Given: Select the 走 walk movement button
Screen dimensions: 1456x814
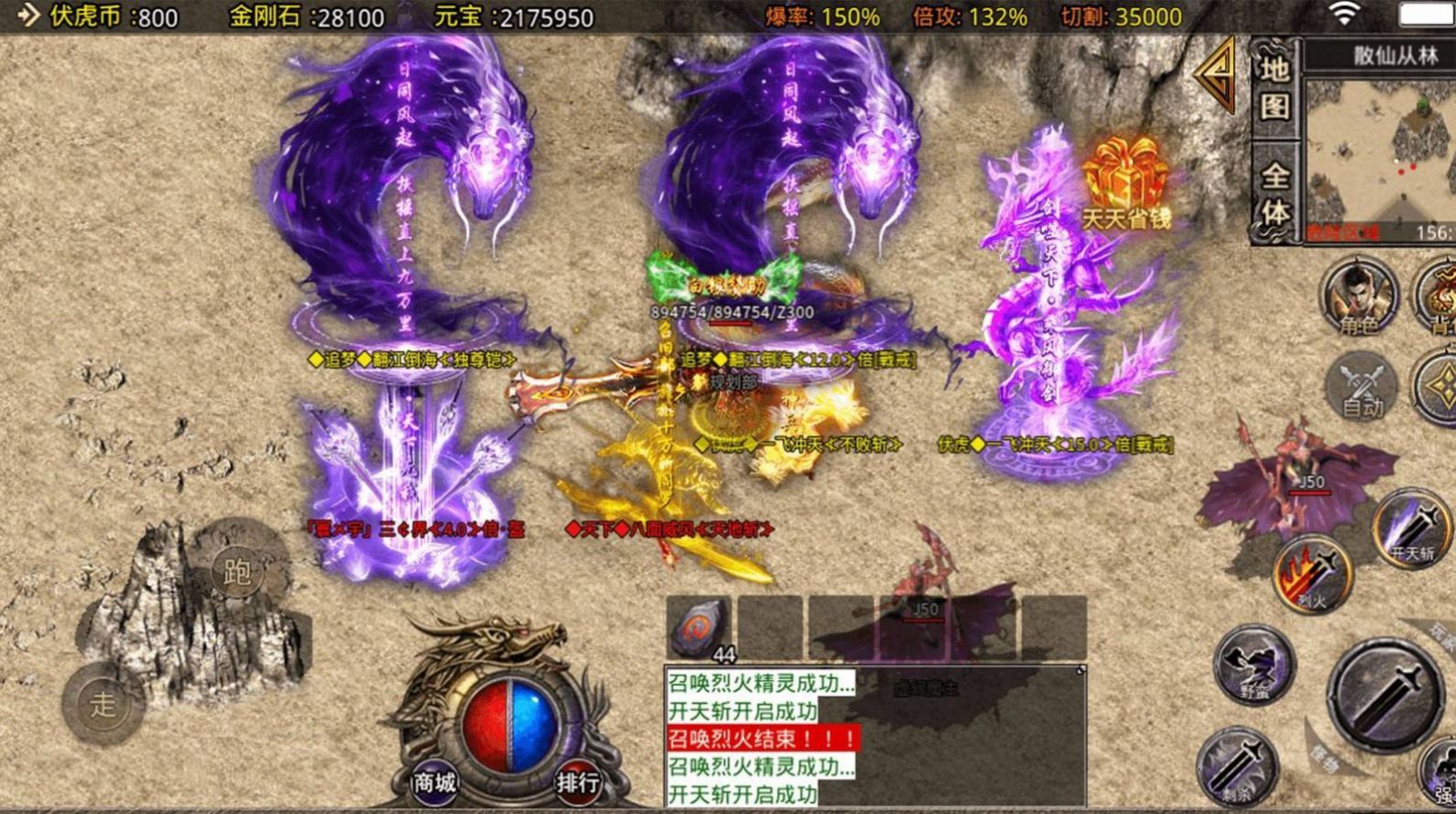Looking at the screenshot, I should (x=103, y=704).
